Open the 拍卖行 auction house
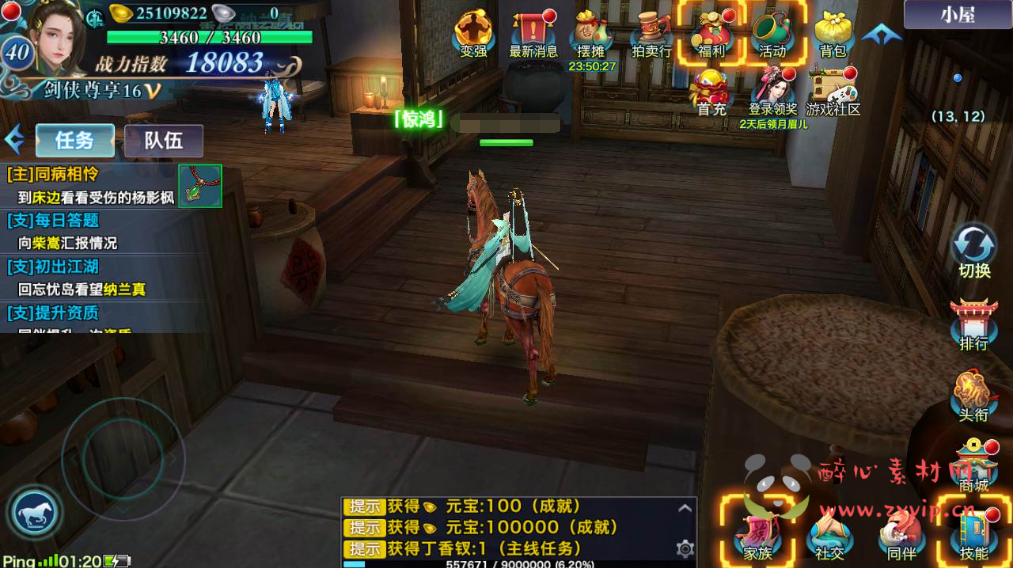1013x568 pixels. pyautogui.click(x=652, y=33)
